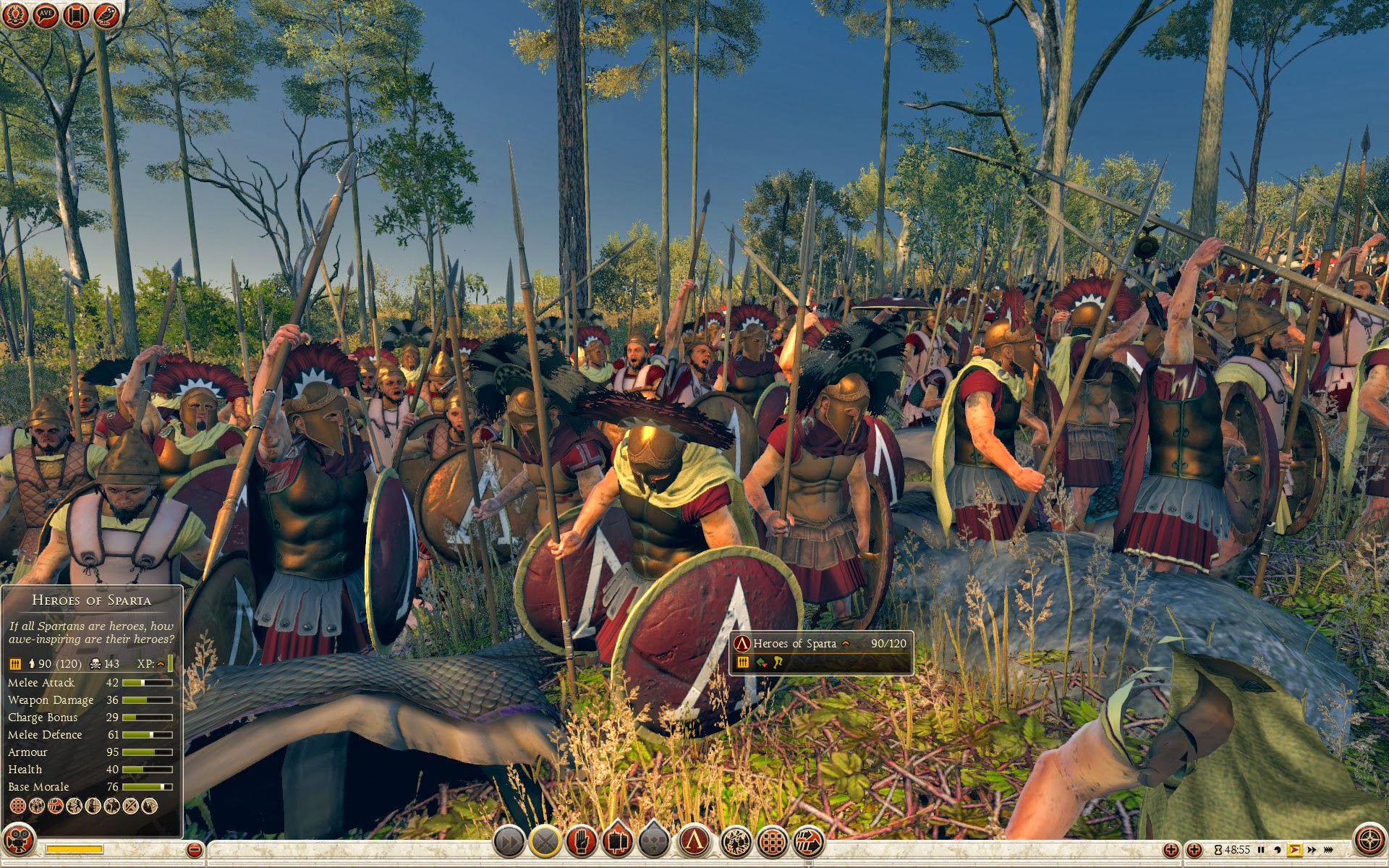The width and height of the screenshot is (1389, 868).
Task: Open the laurel wreath menu button
Action: click(x=15, y=15)
